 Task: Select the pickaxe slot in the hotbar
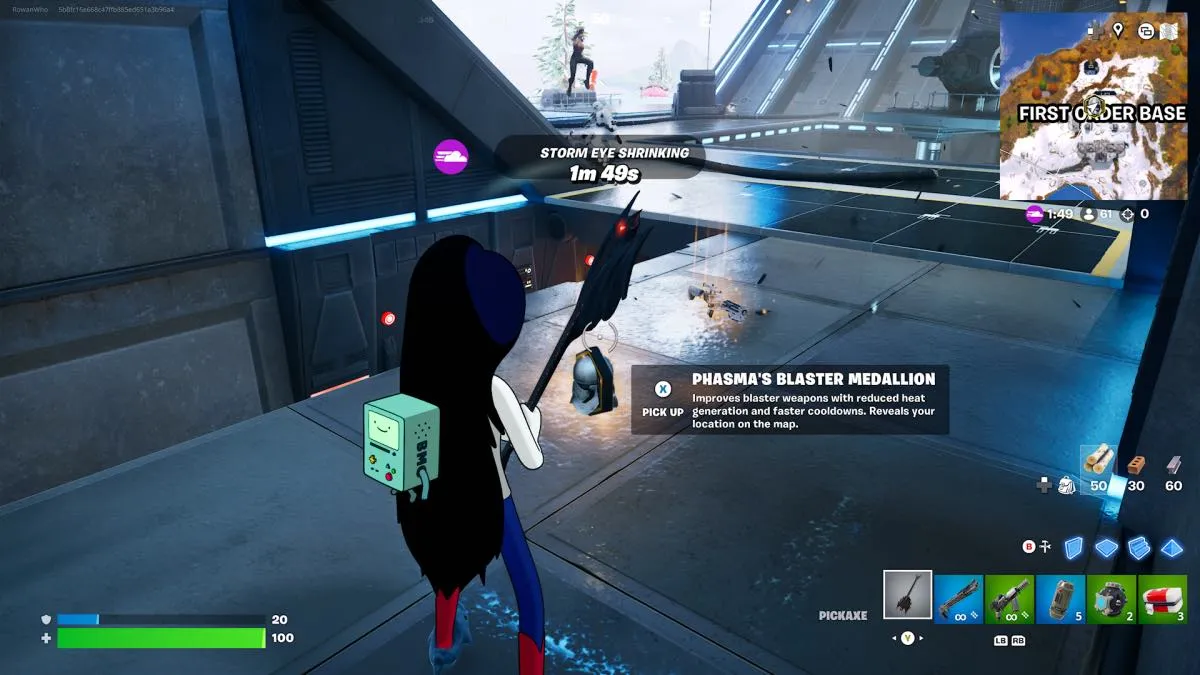click(x=908, y=595)
